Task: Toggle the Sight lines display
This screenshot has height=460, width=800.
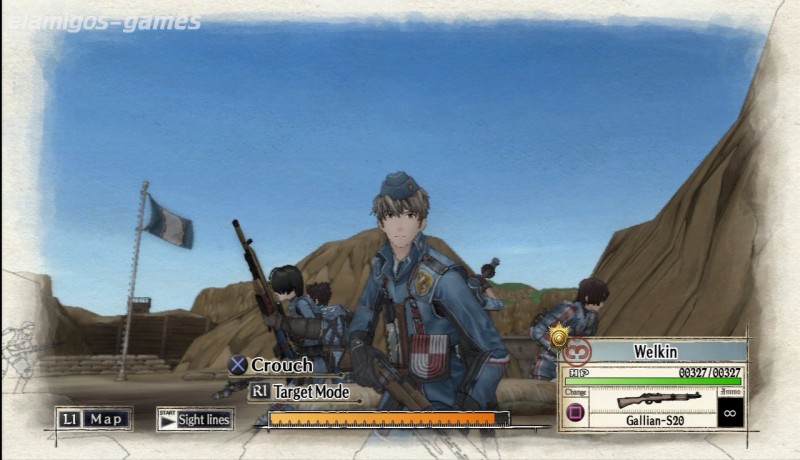Action: coord(195,419)
